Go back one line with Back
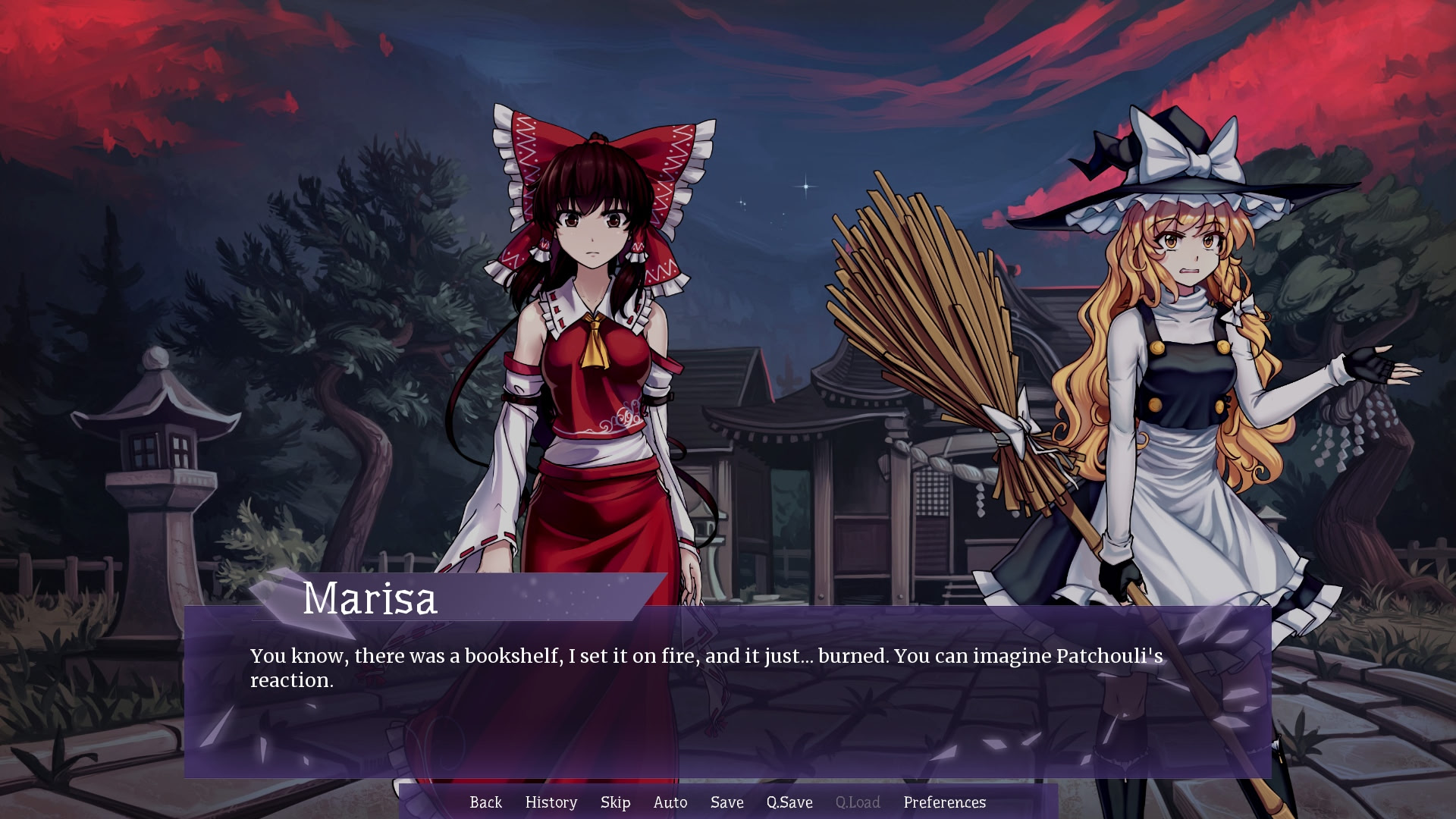The height and width of the screenshot is (819, 1456). 485,802
